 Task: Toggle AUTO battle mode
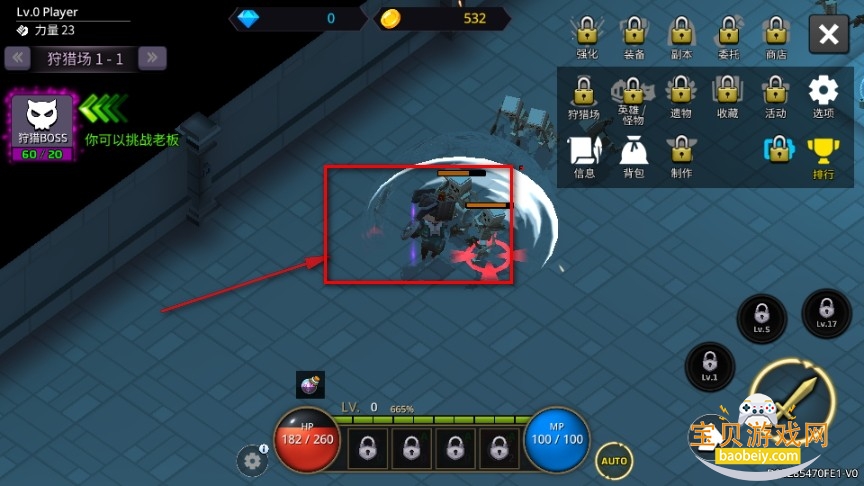click(614, 461)
